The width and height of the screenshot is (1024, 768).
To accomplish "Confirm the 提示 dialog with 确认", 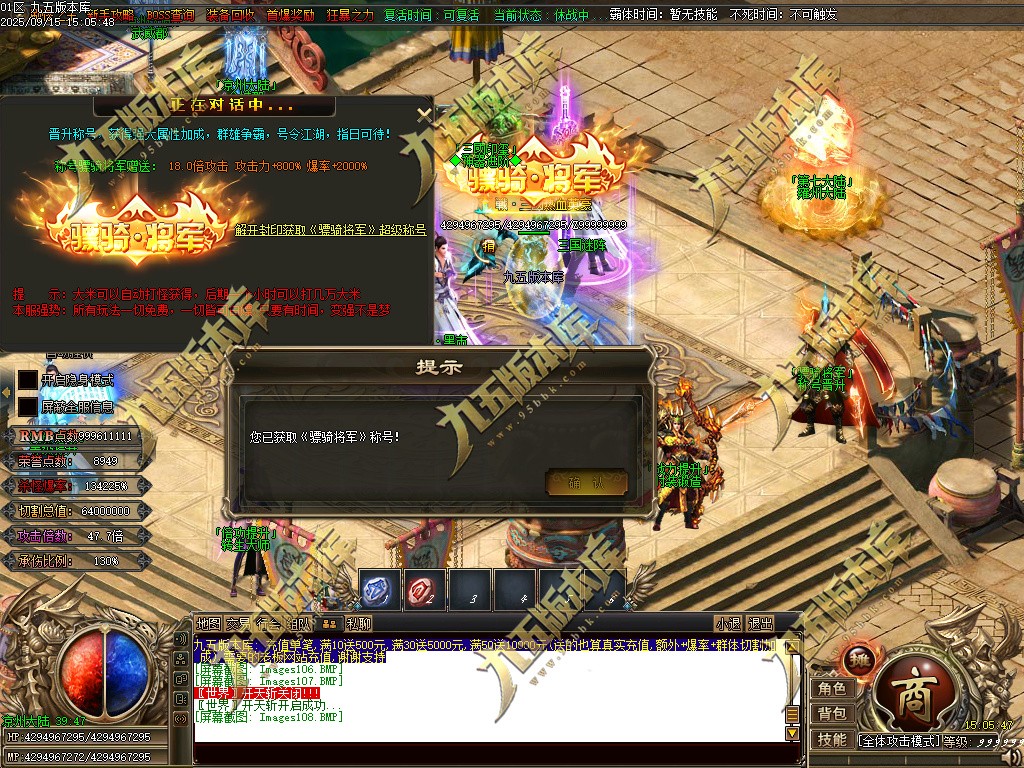I will click(x=586, y=482).
